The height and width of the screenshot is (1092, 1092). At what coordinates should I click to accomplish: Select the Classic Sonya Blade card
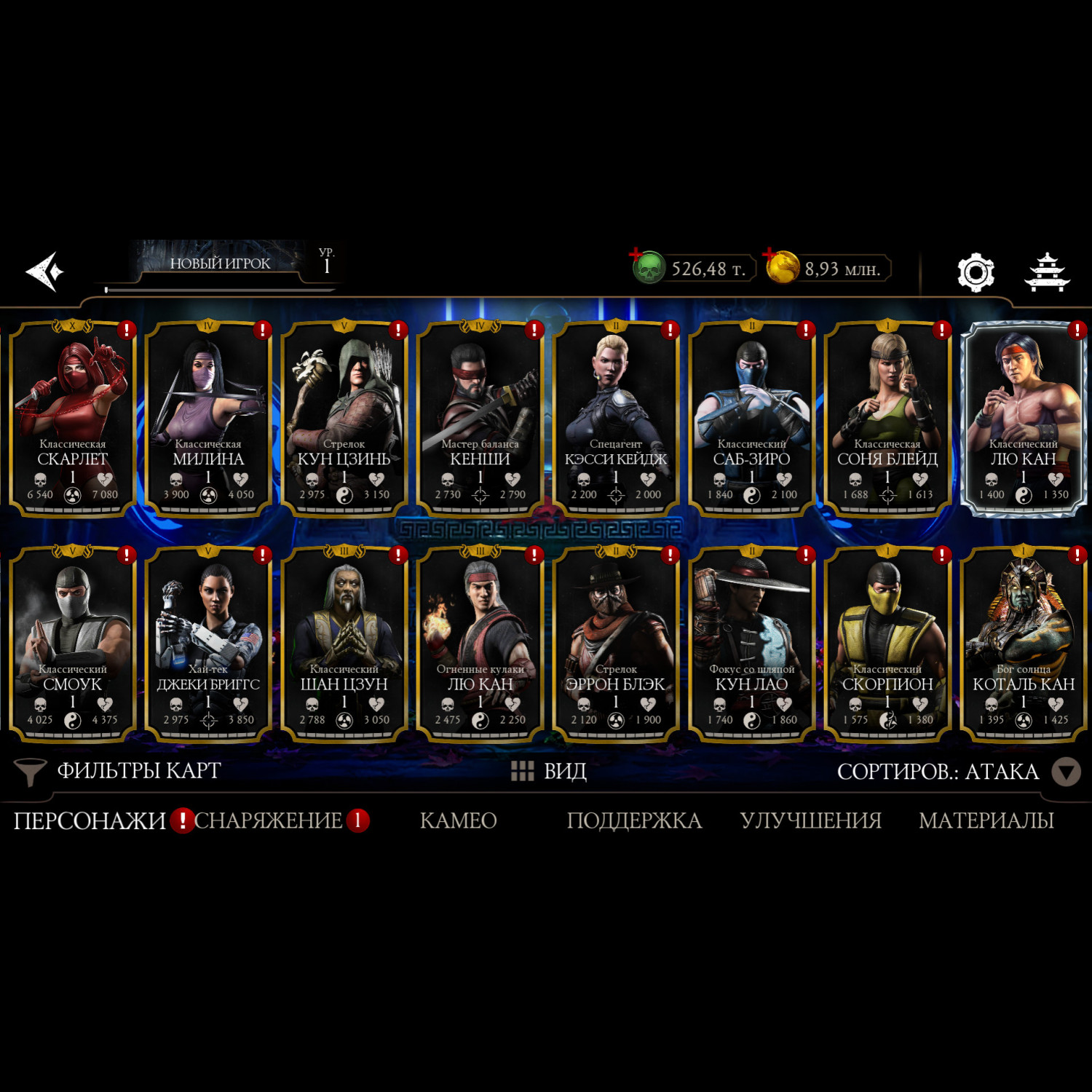[887, 417]
